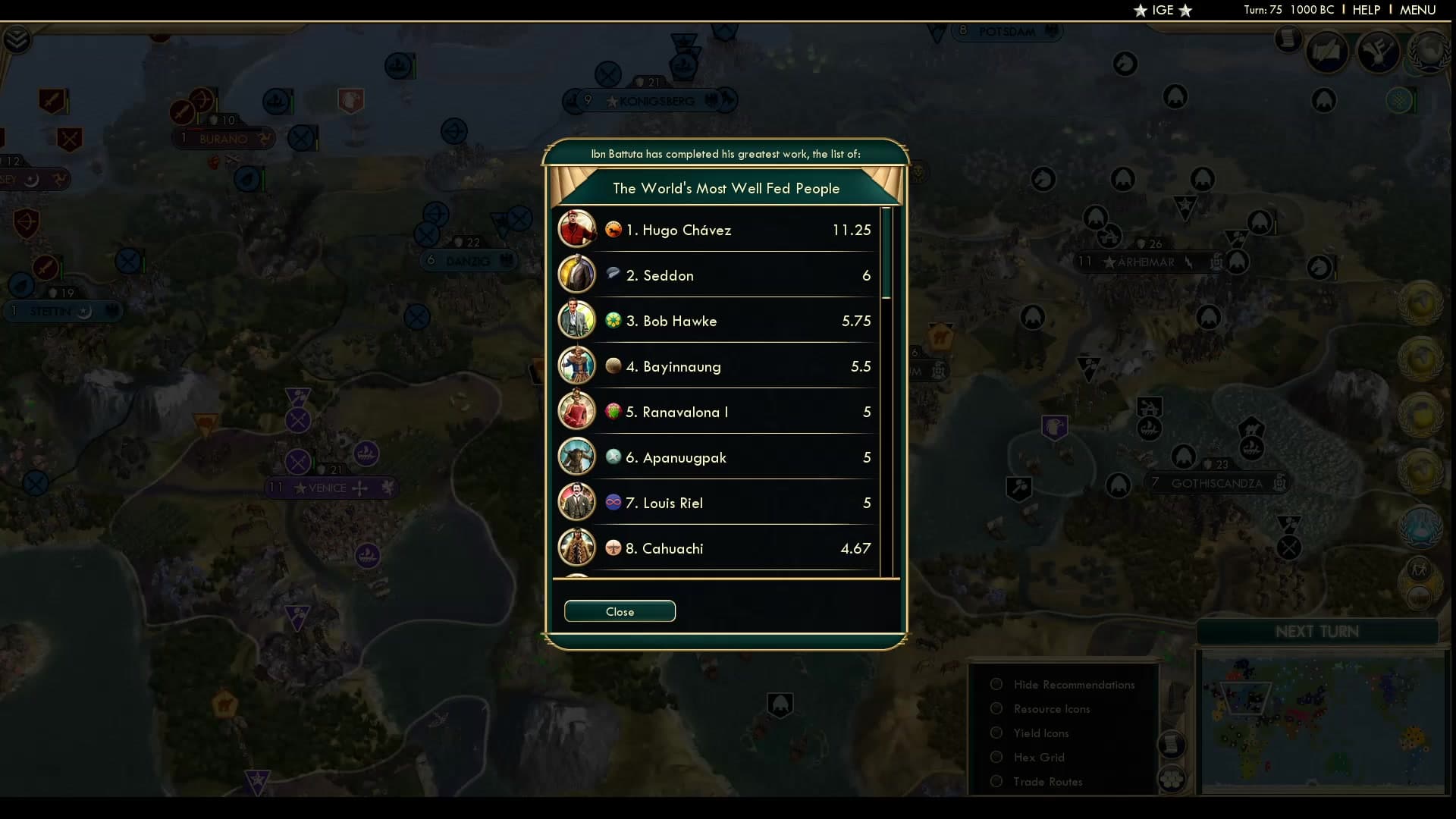Viewport: 1456px width, 819px height.
Task: Click the fish icon beside Seddon
Action: point(614,275)
